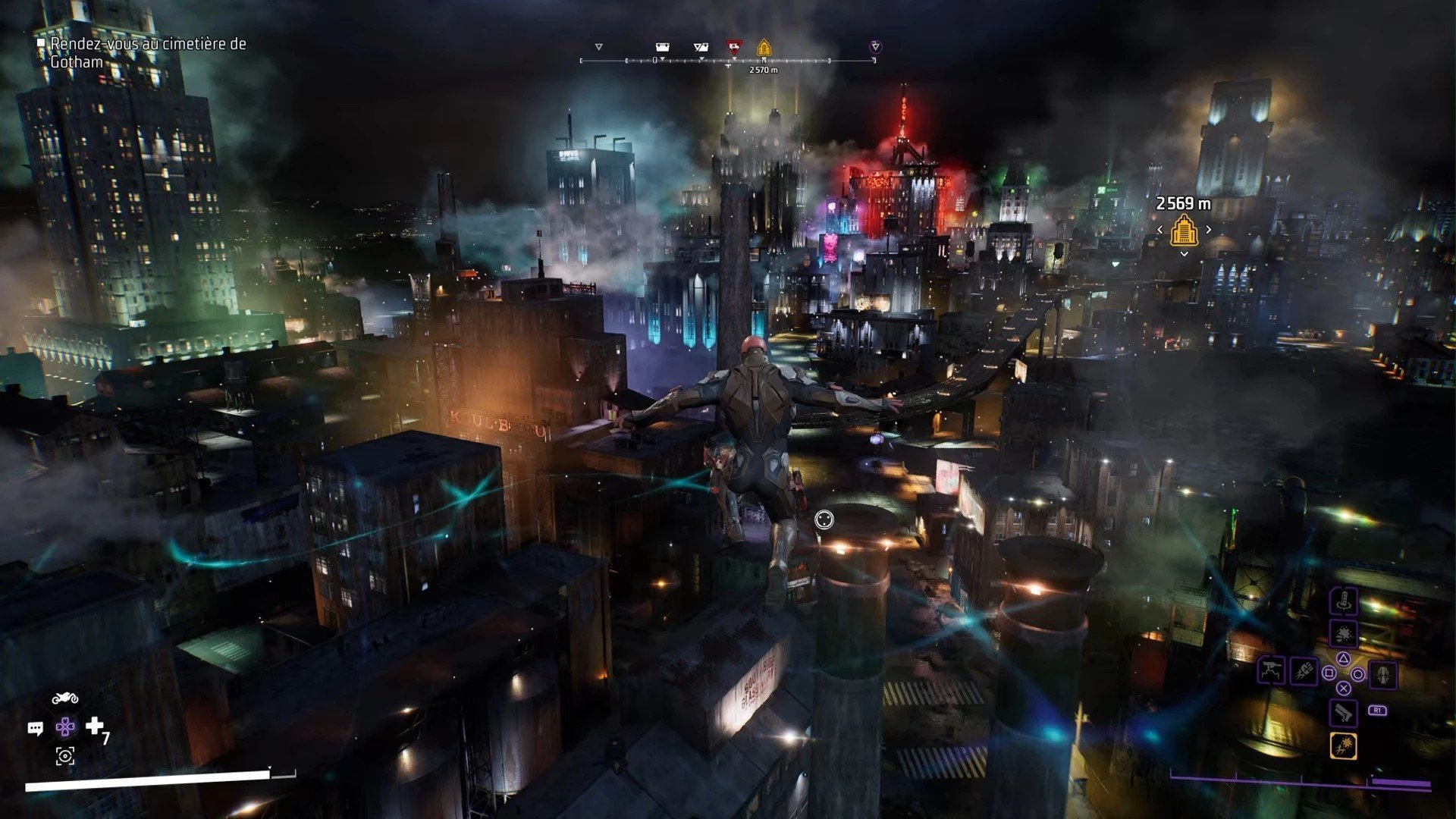Activate the turret-shaped ability slot
The width and height of the screenshot is (1456, 819).
1271,671
